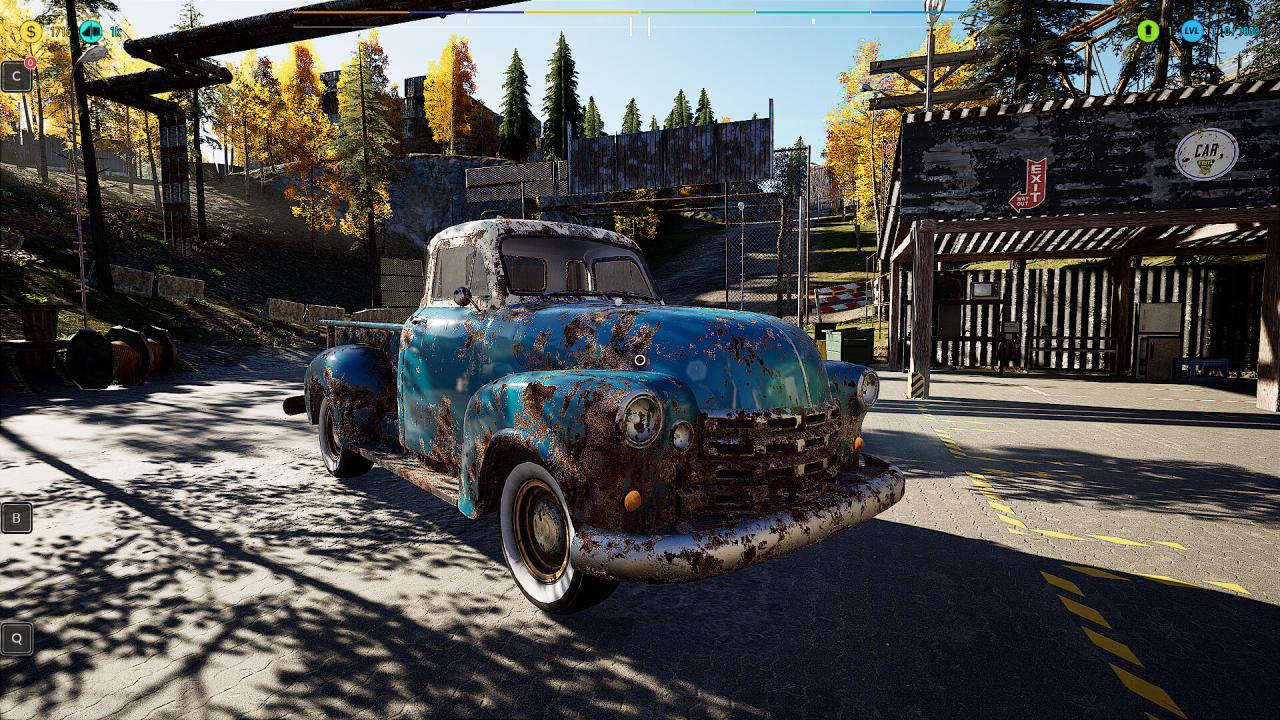Open the green level-up arrow icon
Image resolution: width=1280 pixels, height=720 pixels.
pos(1148,31)
